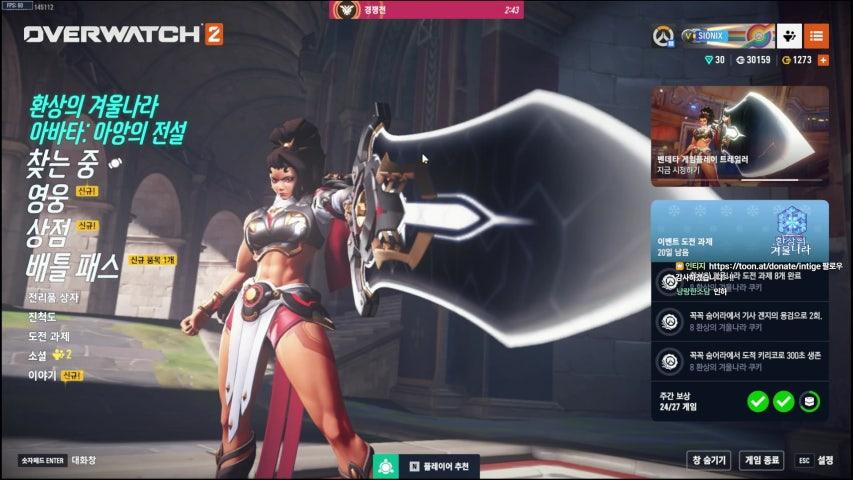Open 전리품 상자 (Loot Boxes)

point(53,297)
